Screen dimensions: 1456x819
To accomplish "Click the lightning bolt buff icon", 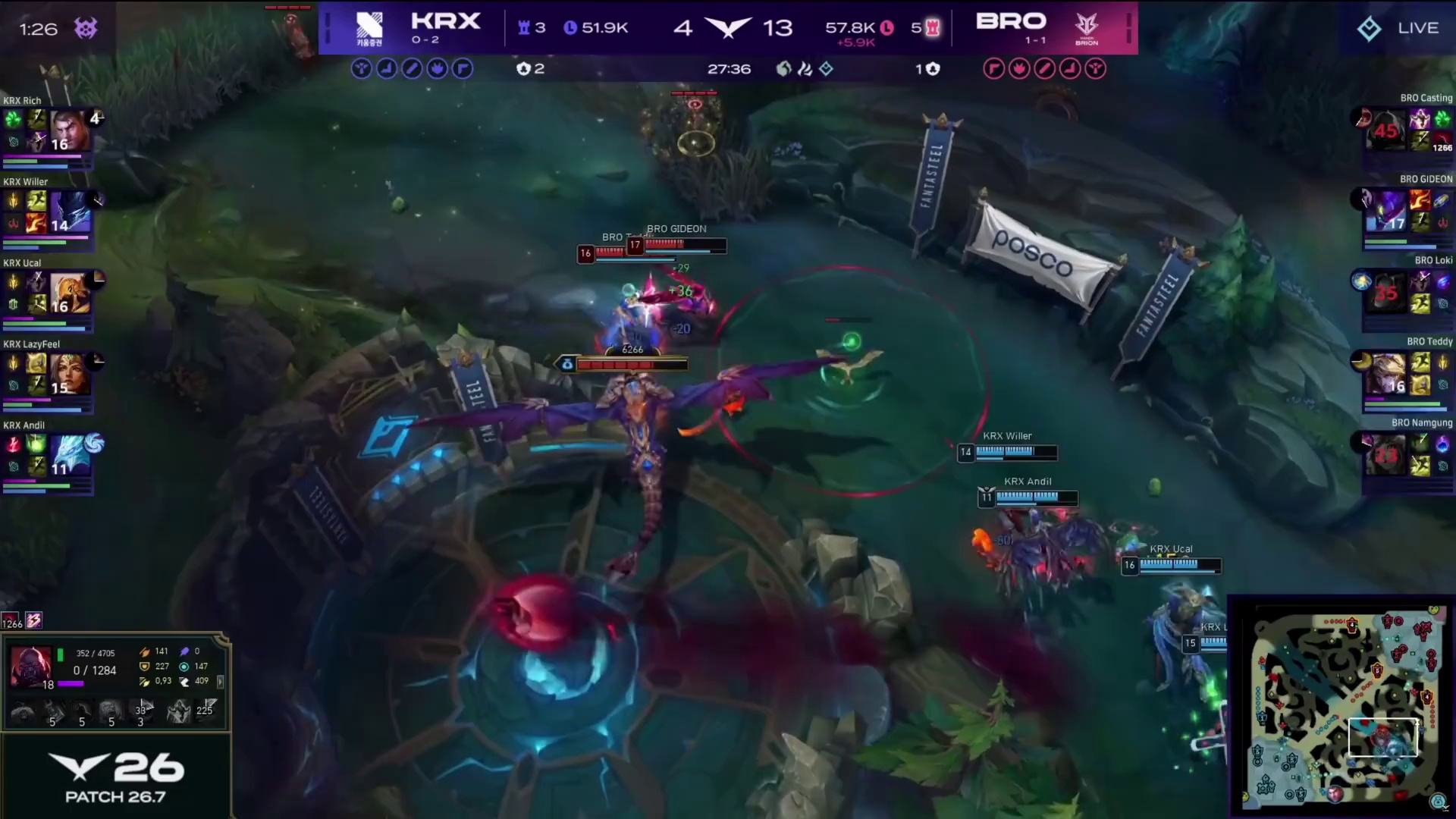I will point(34,621).
